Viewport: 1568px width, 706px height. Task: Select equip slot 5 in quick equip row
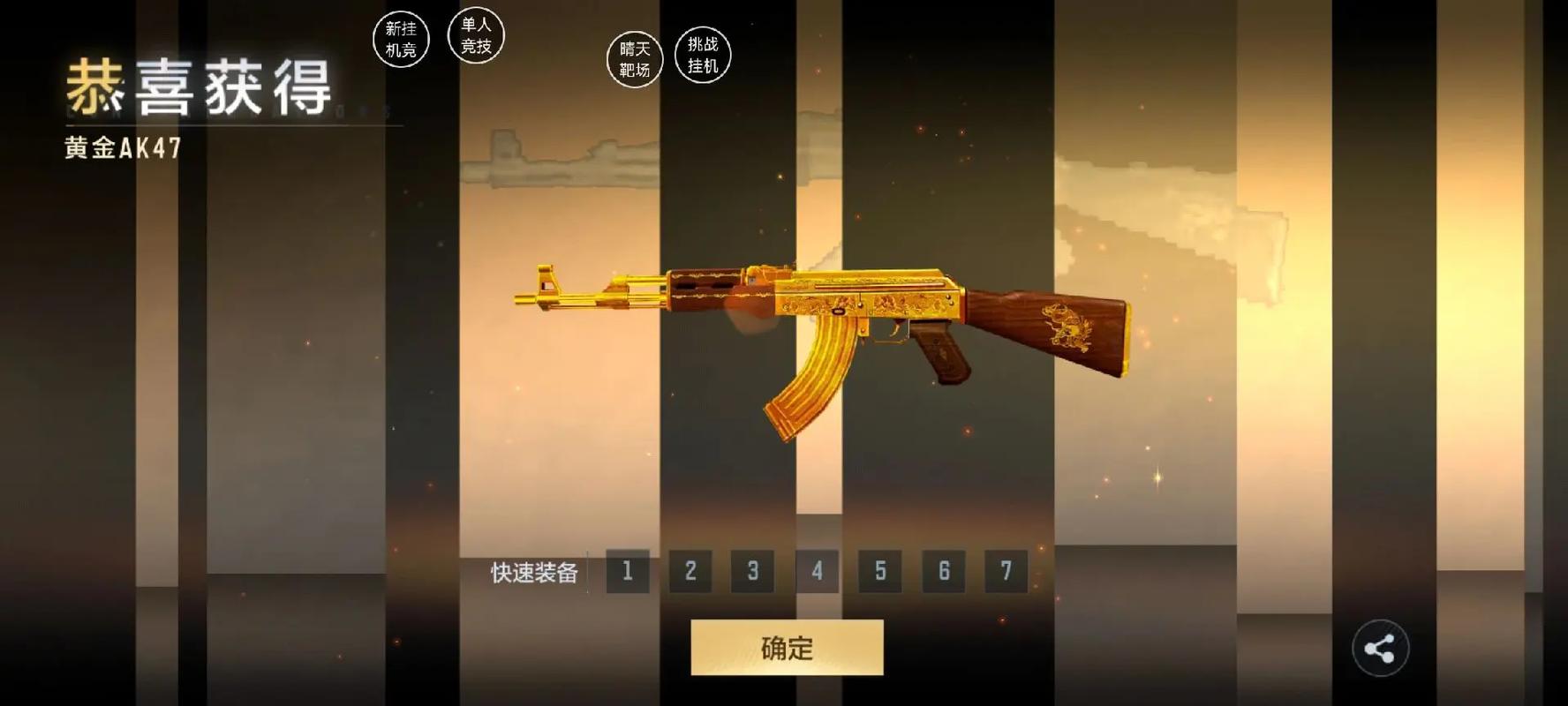click(878, 572)
